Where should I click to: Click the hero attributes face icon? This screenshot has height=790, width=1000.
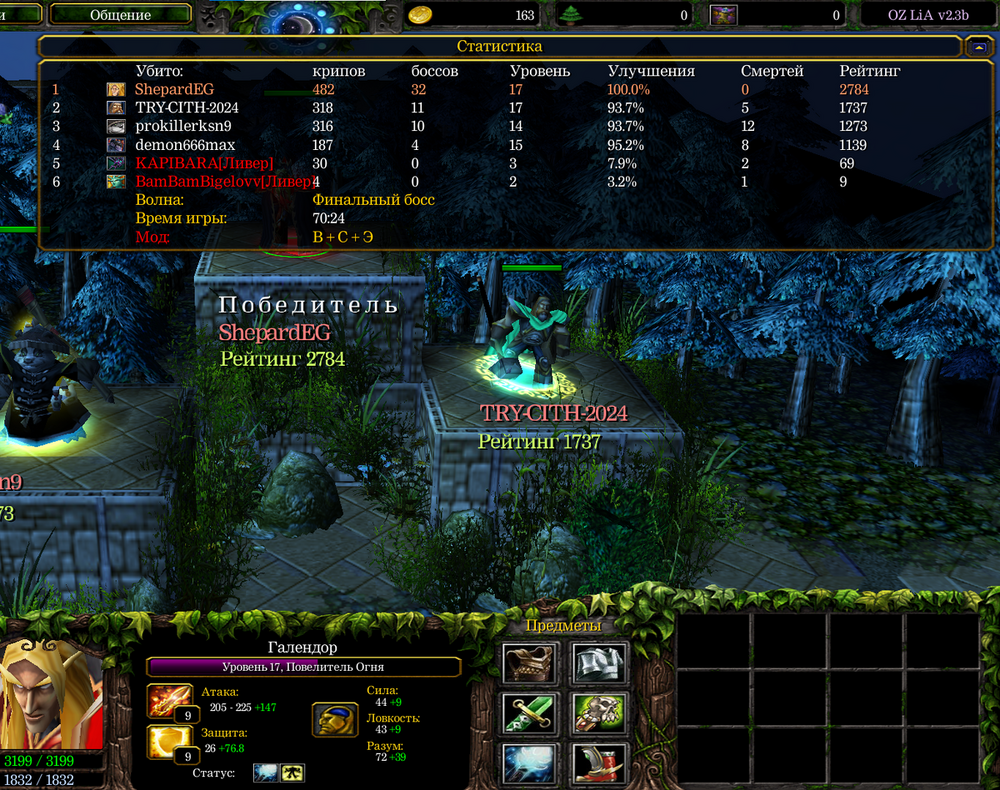pos(335,718)
